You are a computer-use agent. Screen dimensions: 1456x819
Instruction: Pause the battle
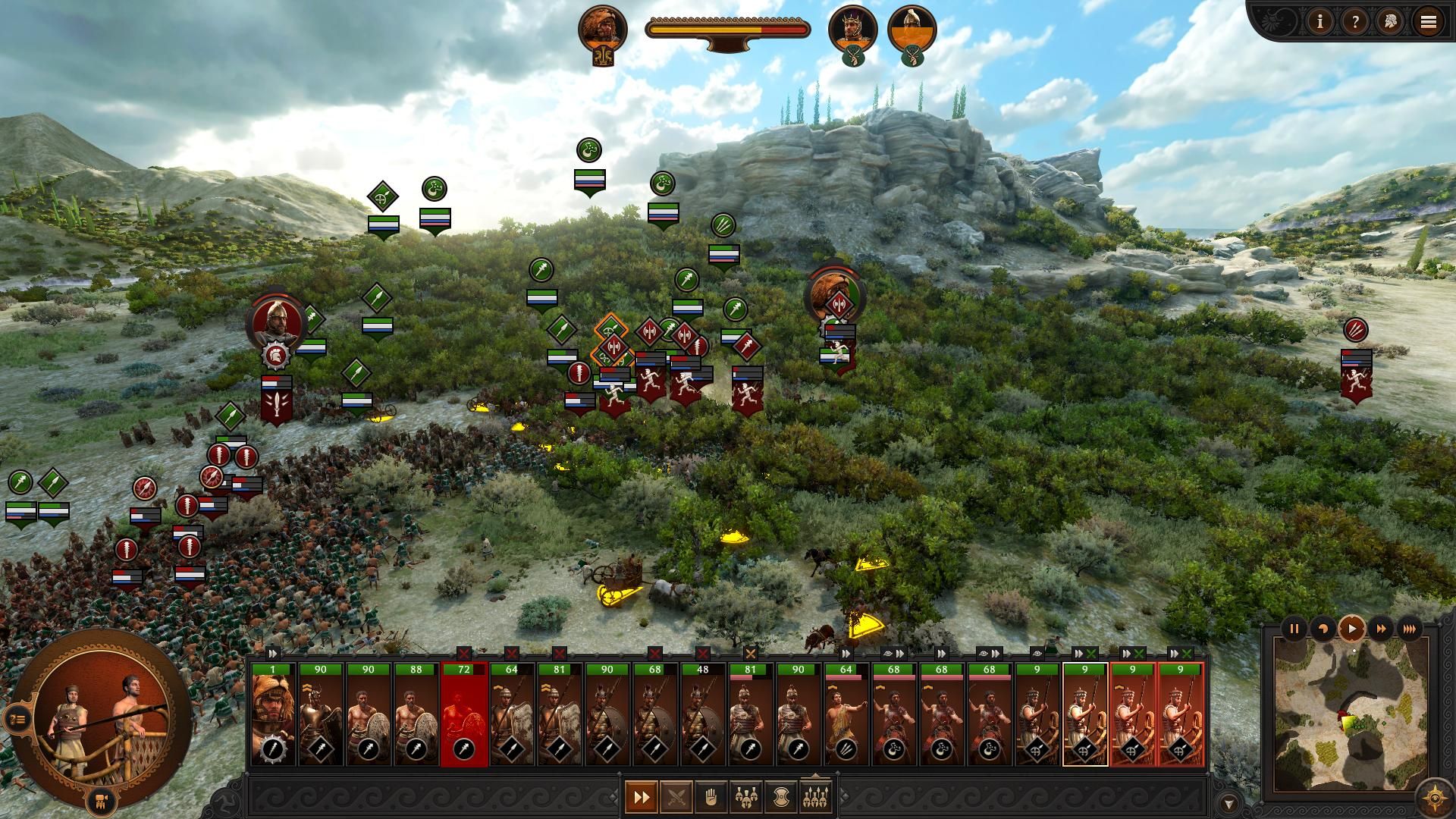[x=1294, y=629]
